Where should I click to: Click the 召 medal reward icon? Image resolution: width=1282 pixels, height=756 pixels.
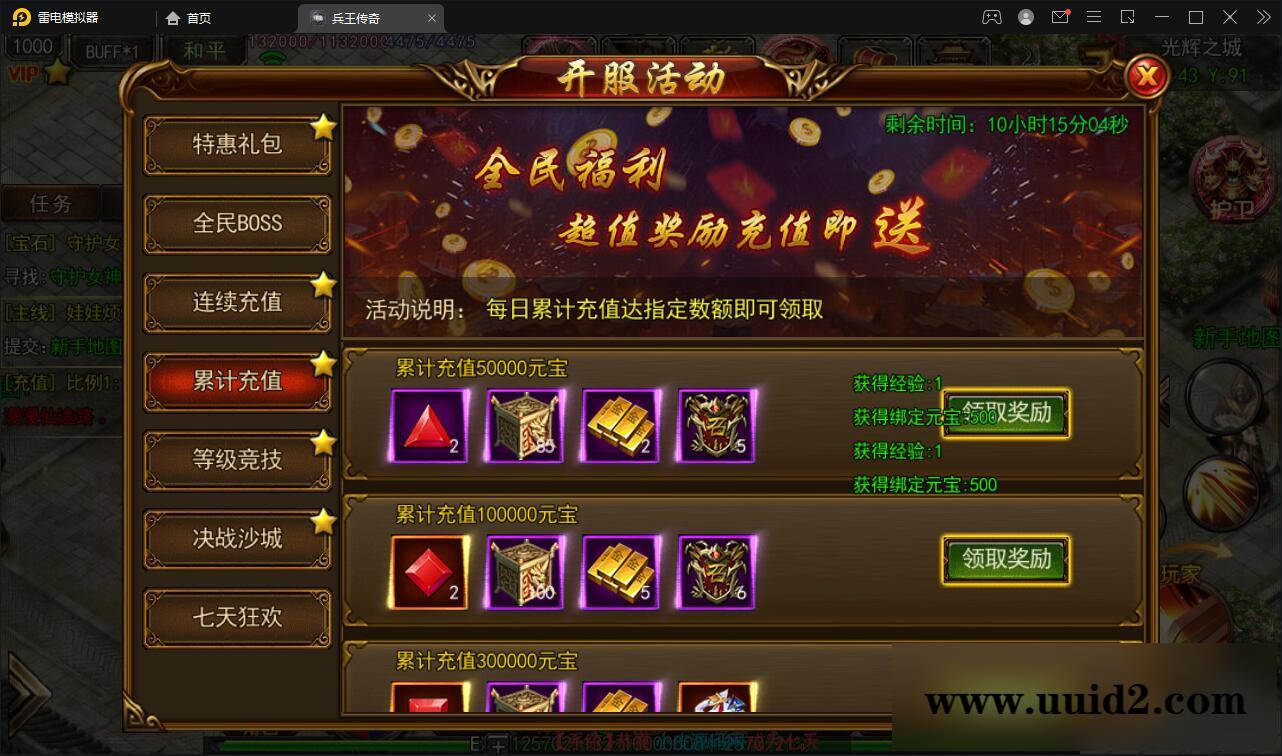coord(716,424)
